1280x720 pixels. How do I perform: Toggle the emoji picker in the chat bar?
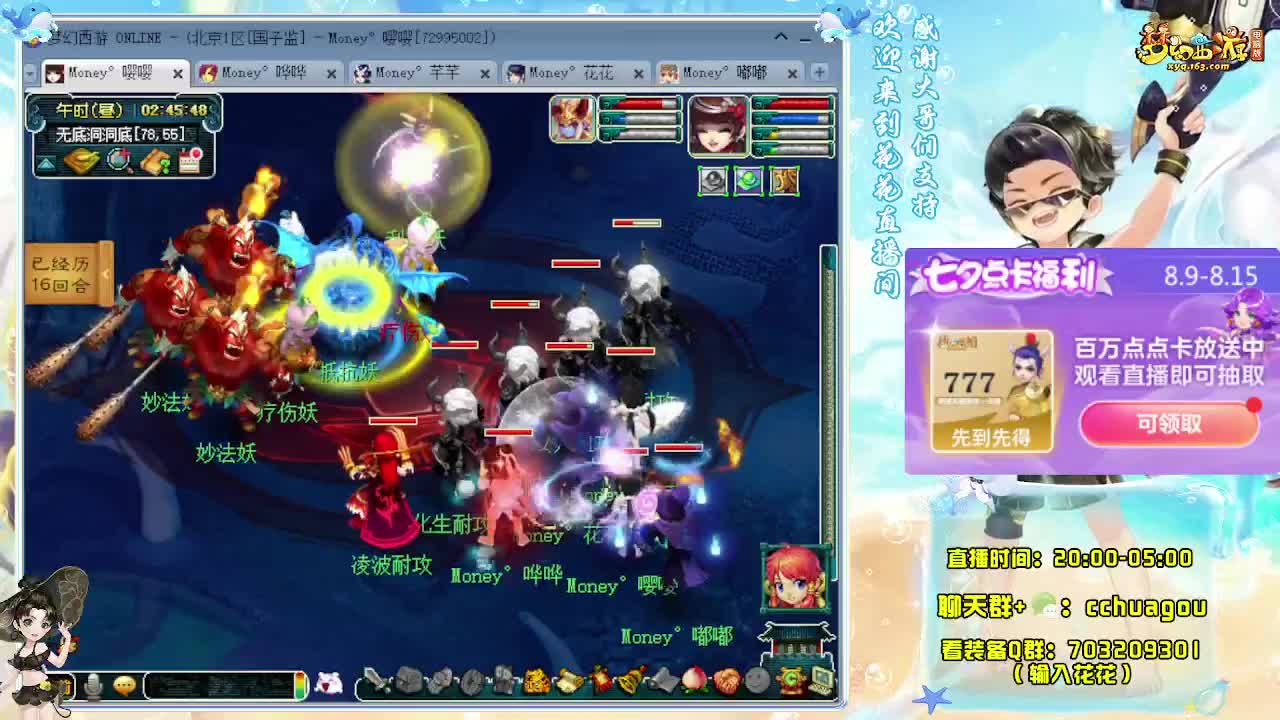click(x=125, y=685)
